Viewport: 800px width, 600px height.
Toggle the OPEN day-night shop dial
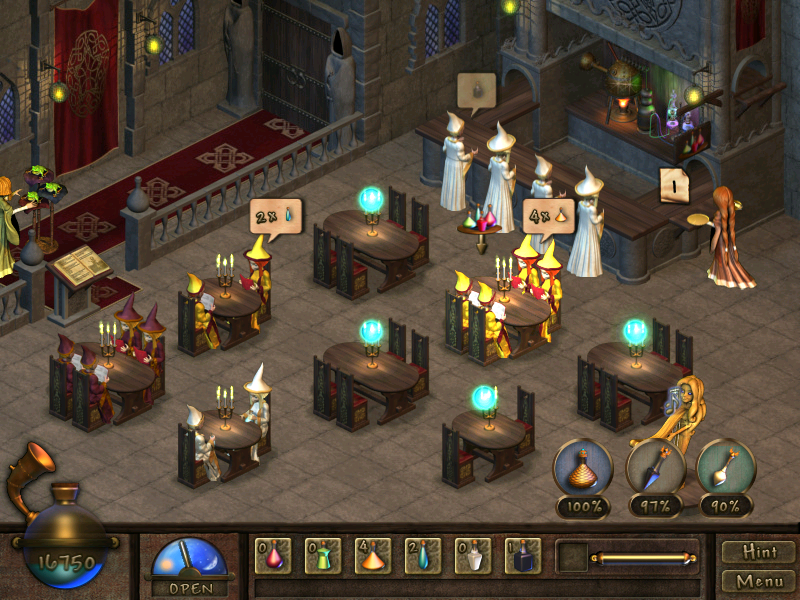click(x=188, y=562)
